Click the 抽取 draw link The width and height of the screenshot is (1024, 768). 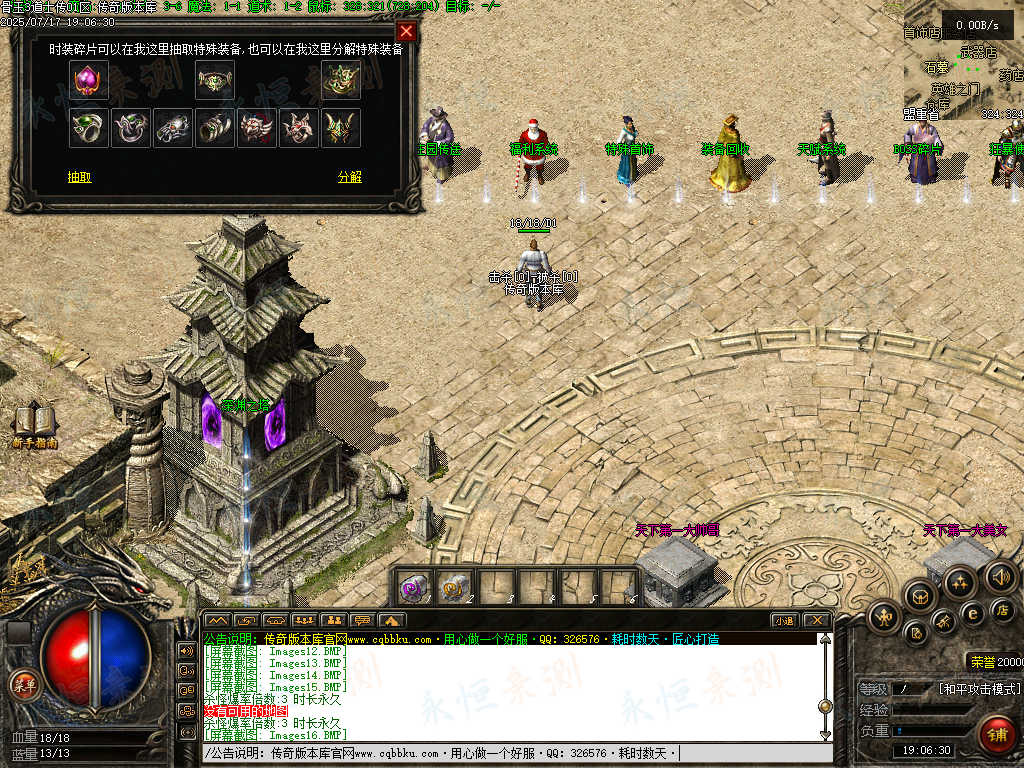(x=80, y=177)
